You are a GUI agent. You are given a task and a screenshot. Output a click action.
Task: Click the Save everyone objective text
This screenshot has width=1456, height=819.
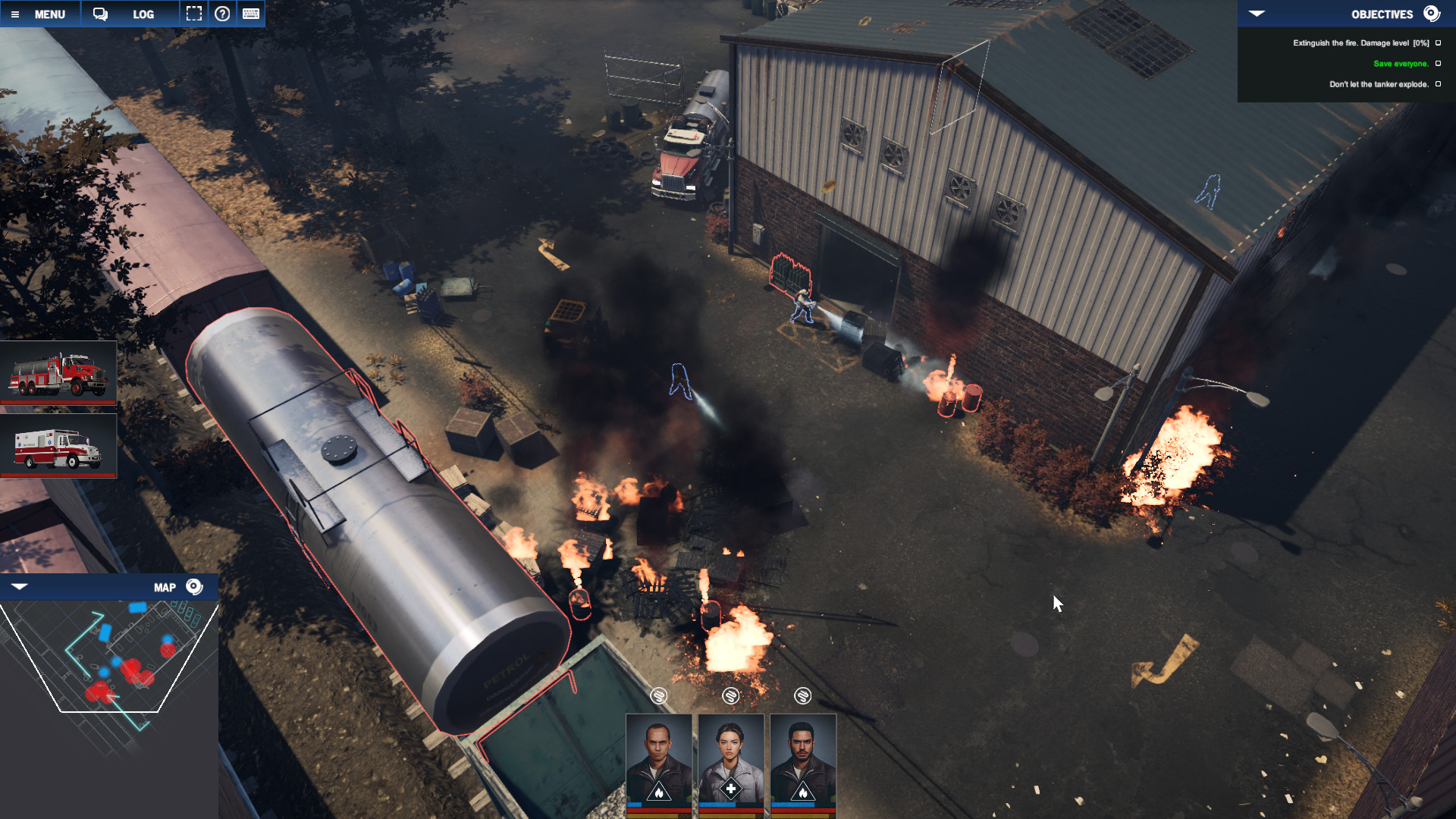tap(1399, 64)
